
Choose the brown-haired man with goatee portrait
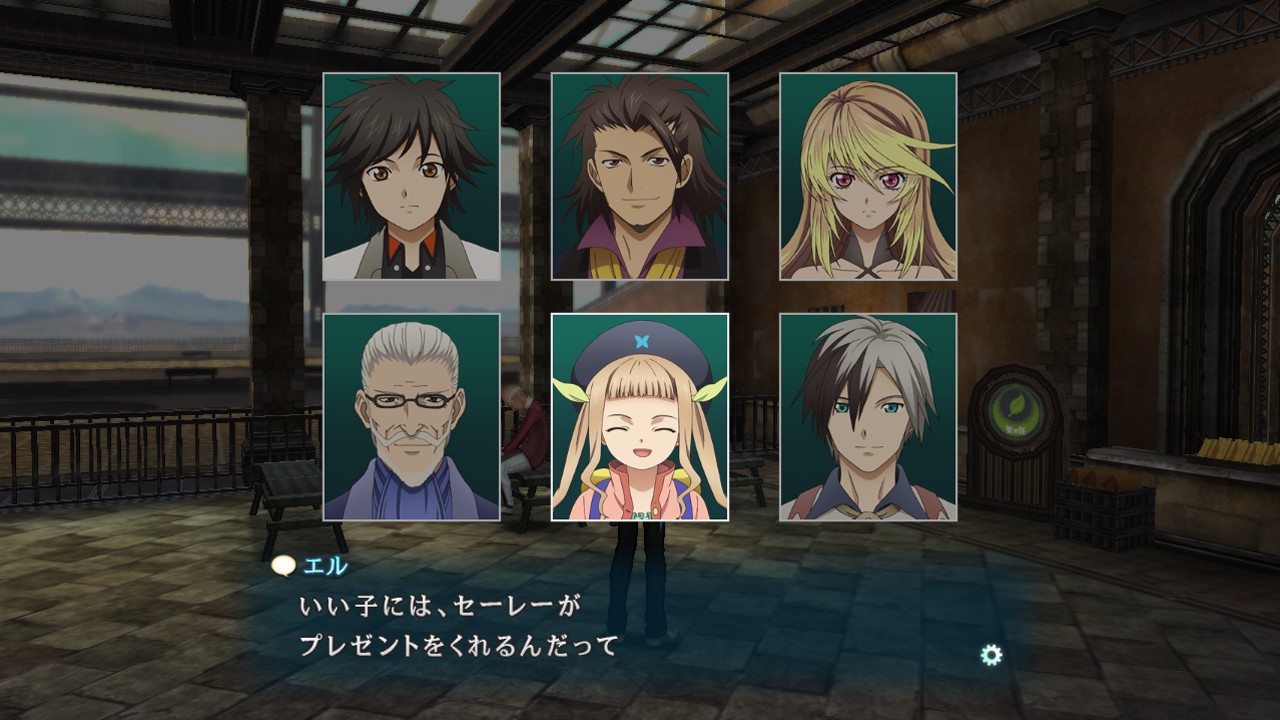point(639,176)
